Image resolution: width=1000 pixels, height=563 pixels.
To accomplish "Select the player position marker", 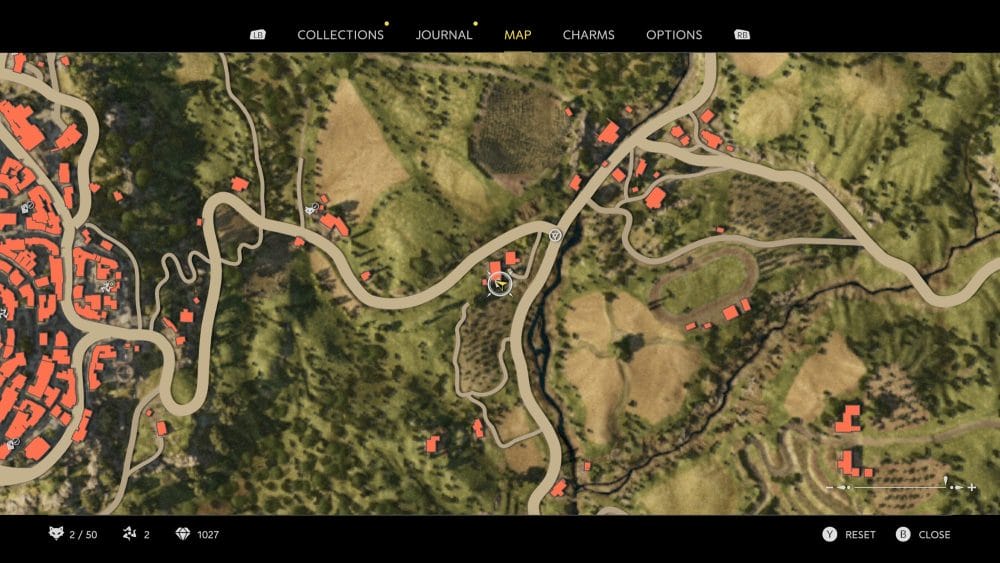I will [499, 284].
